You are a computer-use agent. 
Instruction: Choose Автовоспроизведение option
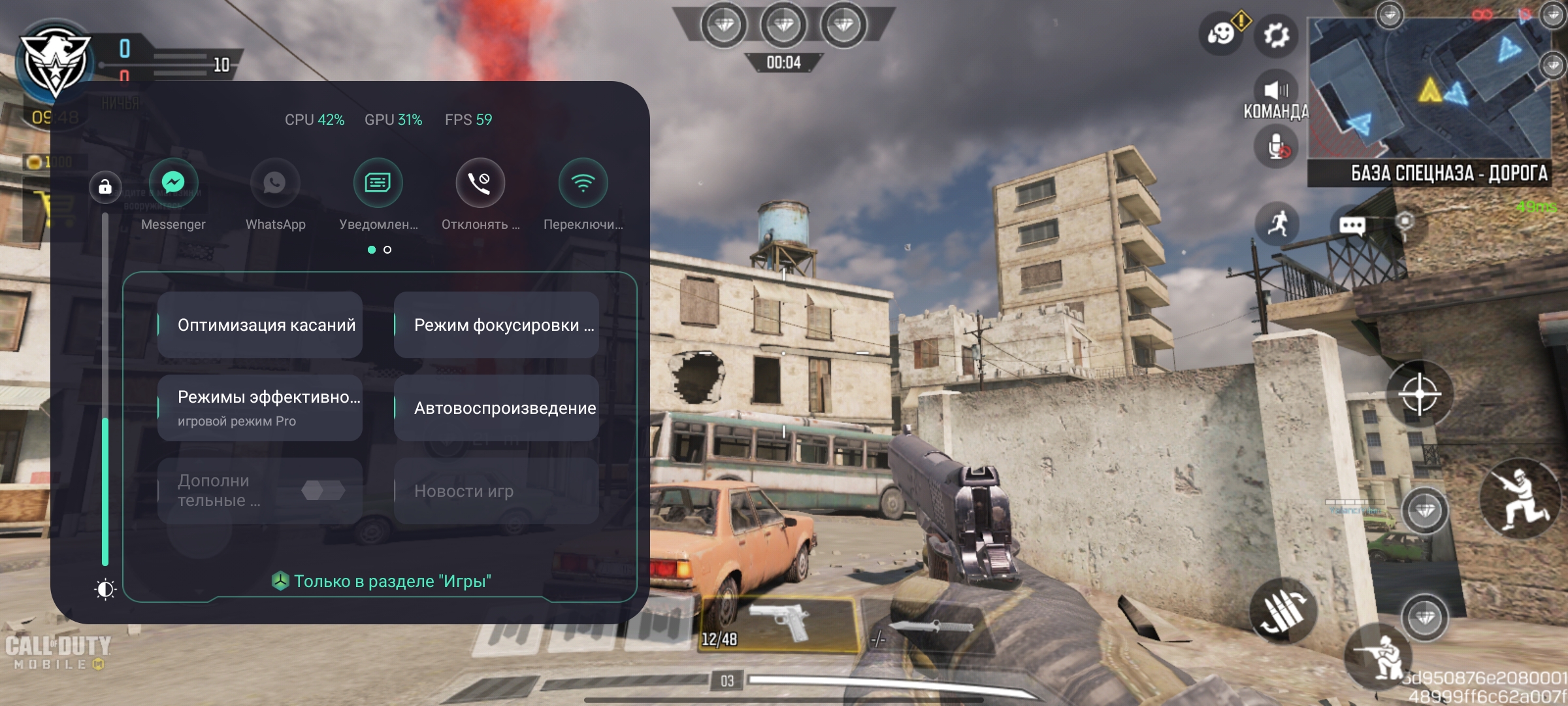497,408
